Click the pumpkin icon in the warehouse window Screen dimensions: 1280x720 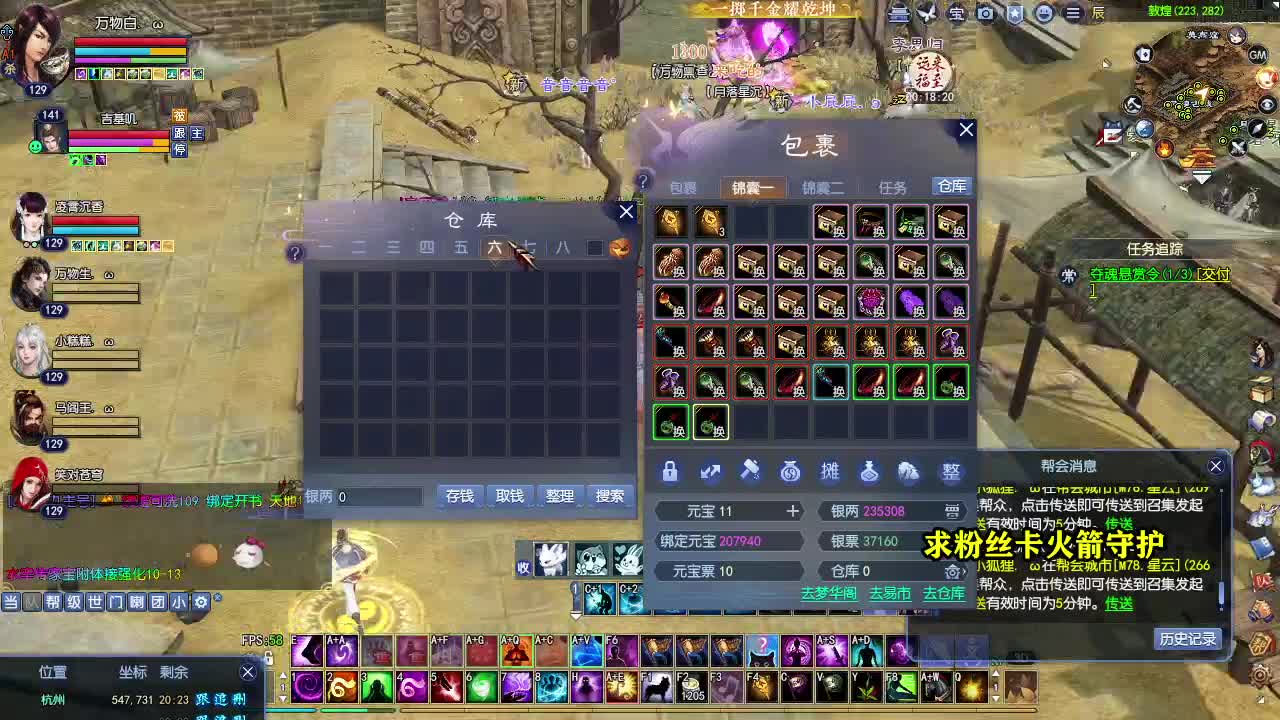tap(620, 247)
